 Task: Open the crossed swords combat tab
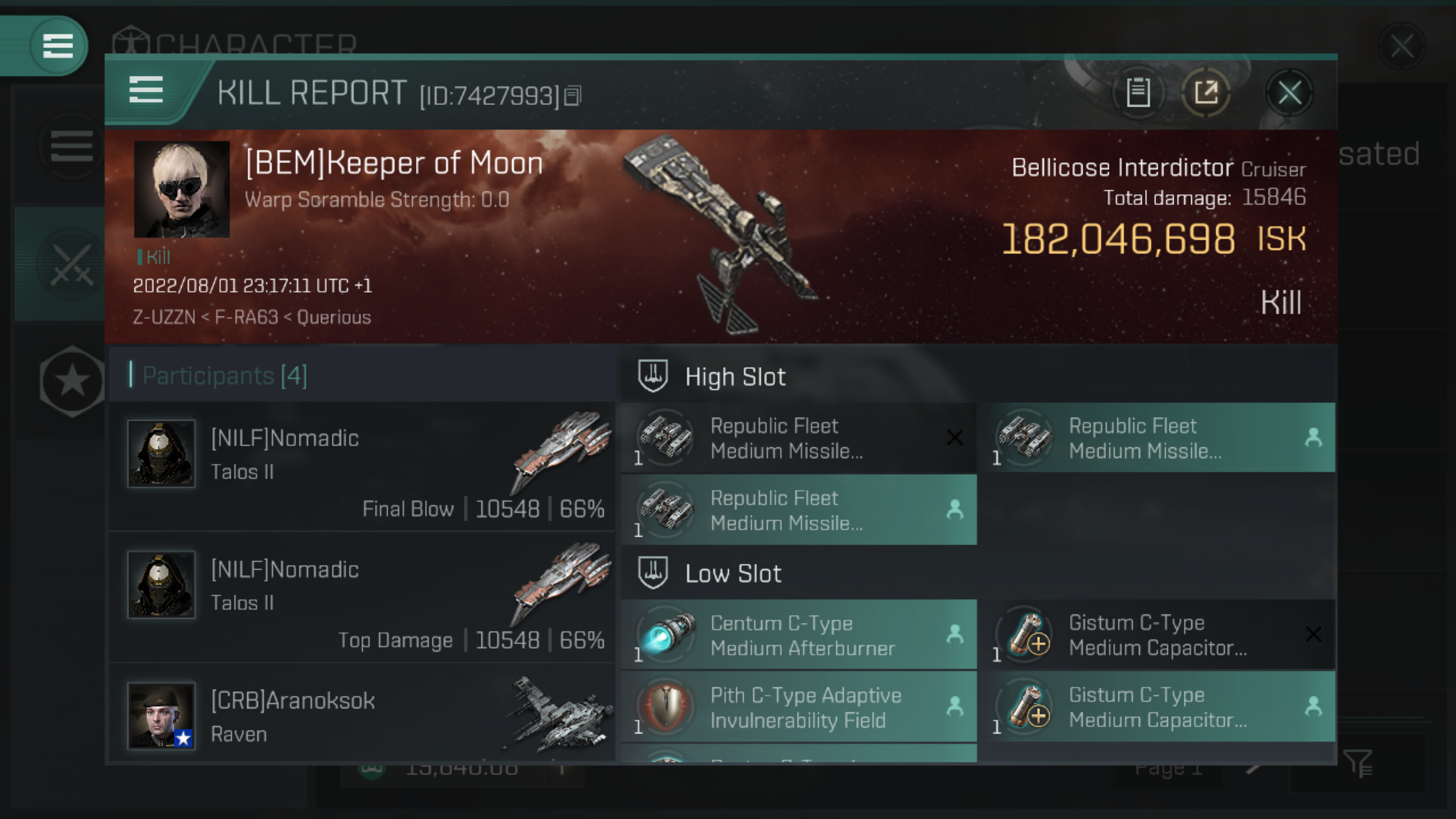tap(71, 265)
